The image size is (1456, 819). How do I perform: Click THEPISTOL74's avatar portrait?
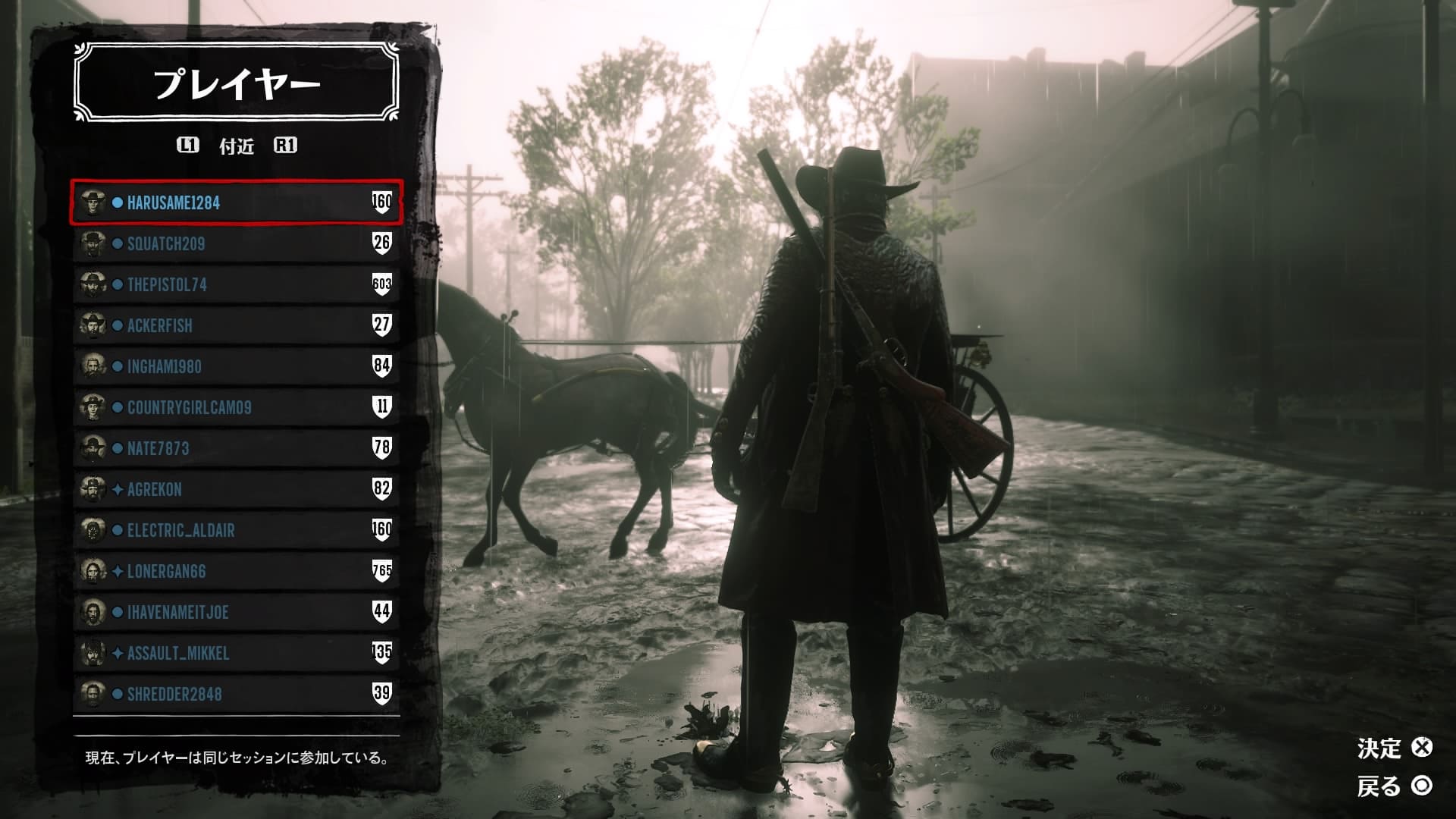[93, 285]
